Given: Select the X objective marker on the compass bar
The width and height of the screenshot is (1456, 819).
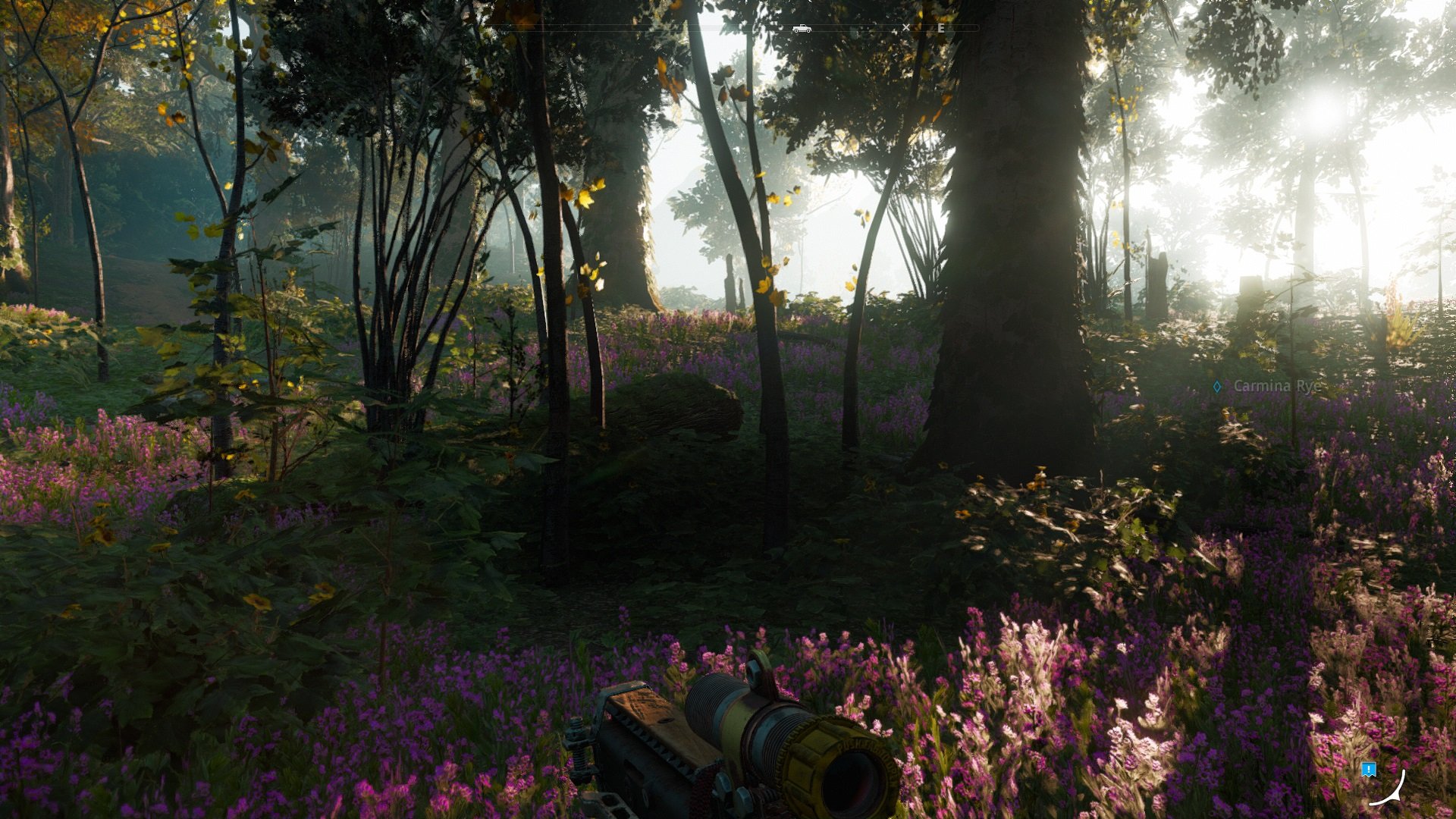Looking at the screenshot, I should coord(906,27).
